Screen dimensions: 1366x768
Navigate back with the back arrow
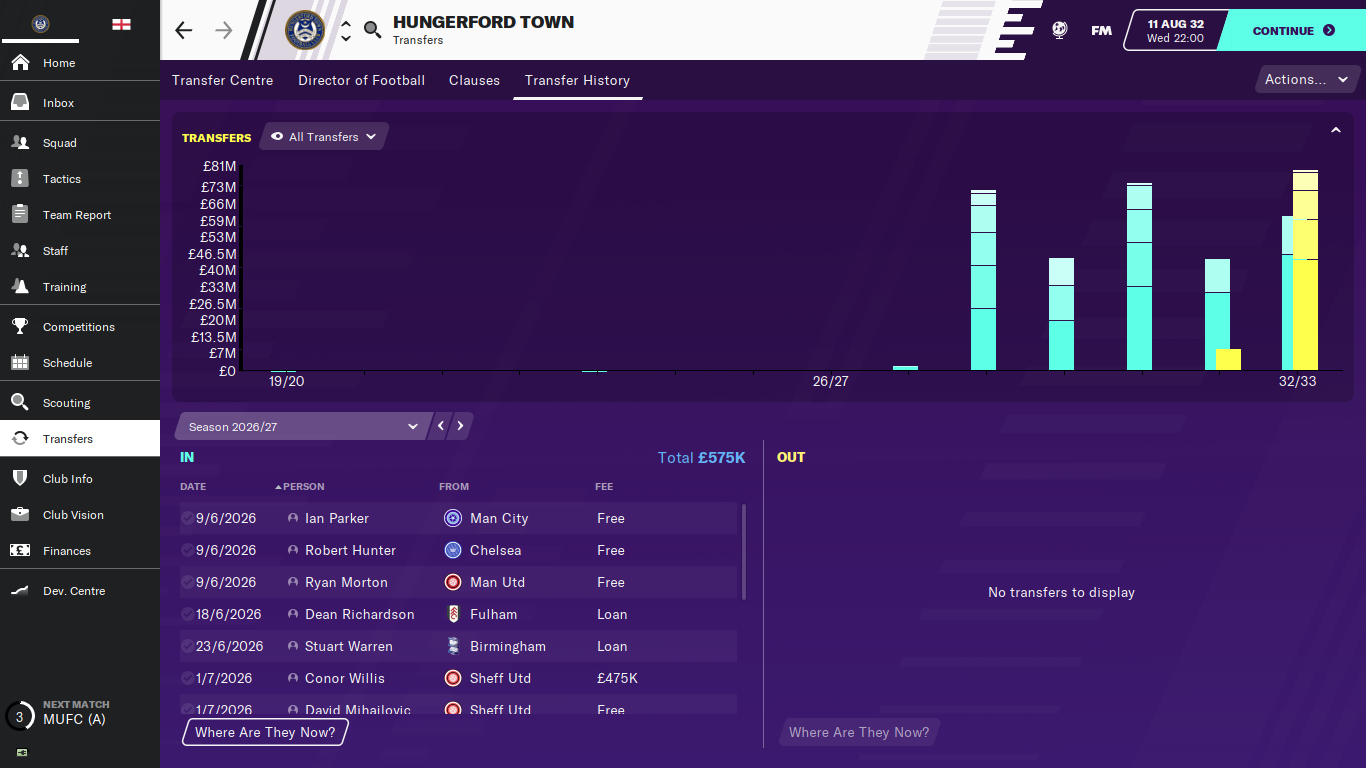pyautogui.click(x=184, y=30)
